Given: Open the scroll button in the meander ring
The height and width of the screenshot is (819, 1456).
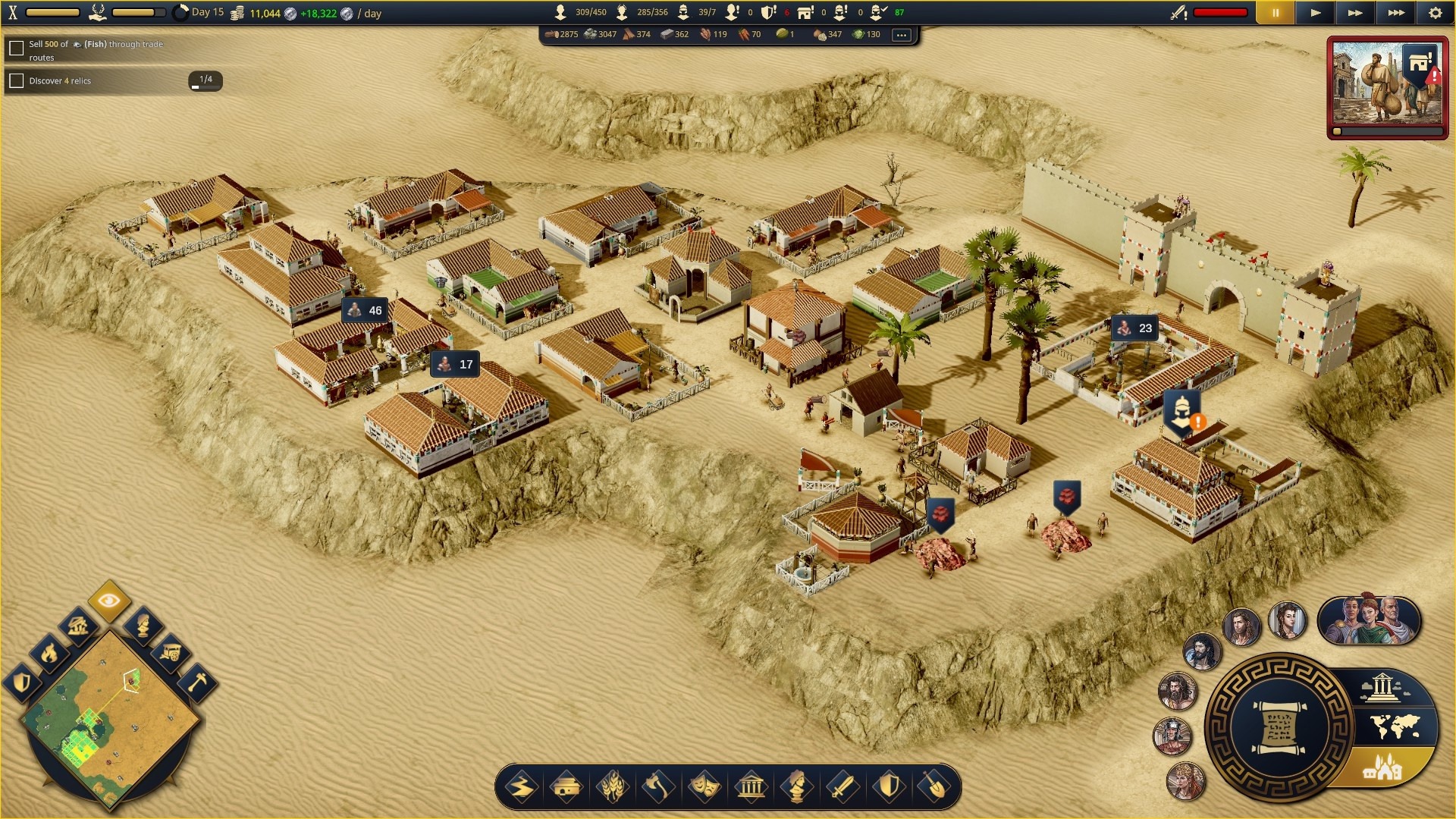Looking at the screenshot, I should pyautogui.click(x=1279, y=728).
